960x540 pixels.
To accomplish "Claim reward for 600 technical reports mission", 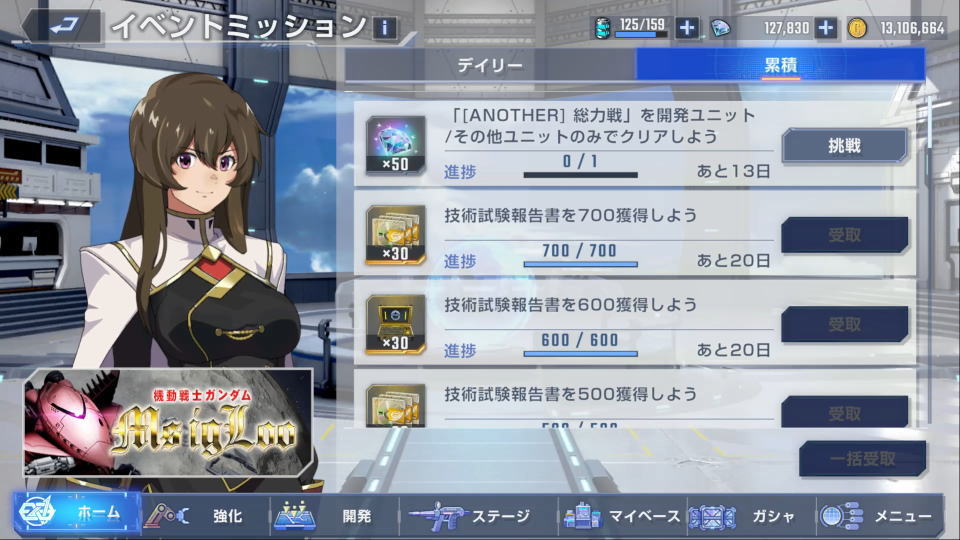I will pyautogui.click(x=844, y=324).
